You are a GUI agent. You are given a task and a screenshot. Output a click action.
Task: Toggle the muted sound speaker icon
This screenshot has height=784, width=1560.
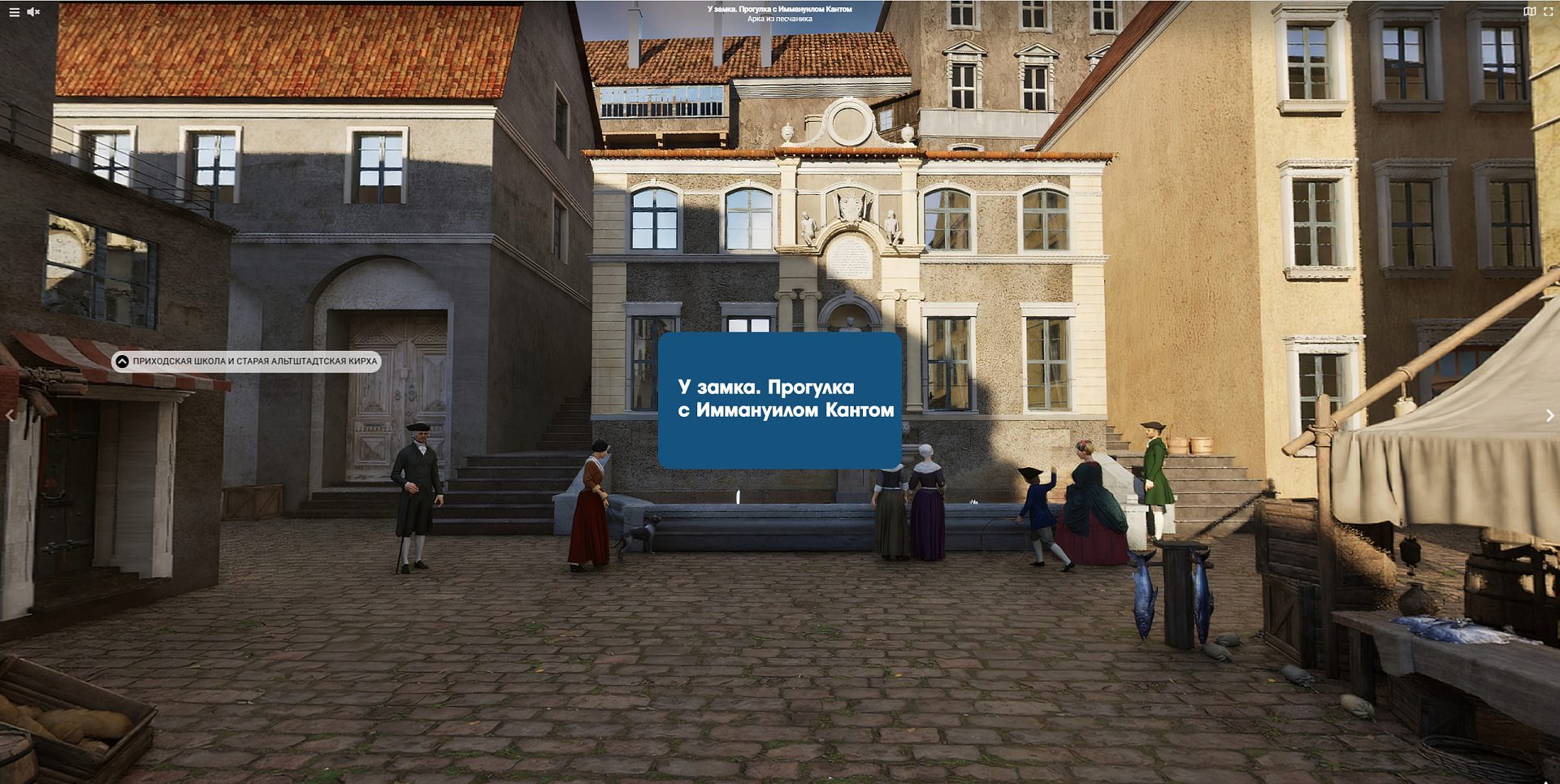33,12
